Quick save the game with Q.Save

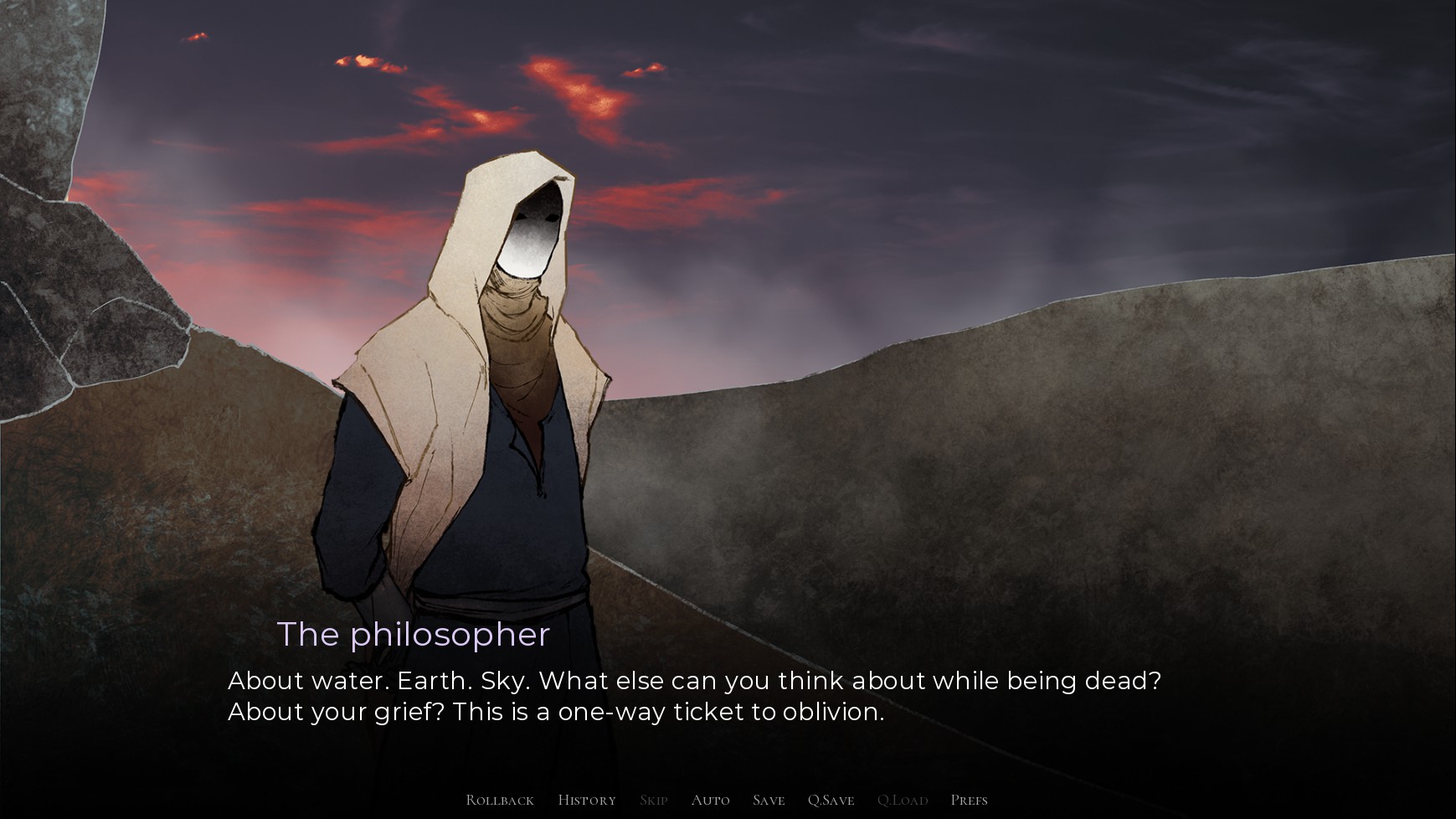coord(831,800)
